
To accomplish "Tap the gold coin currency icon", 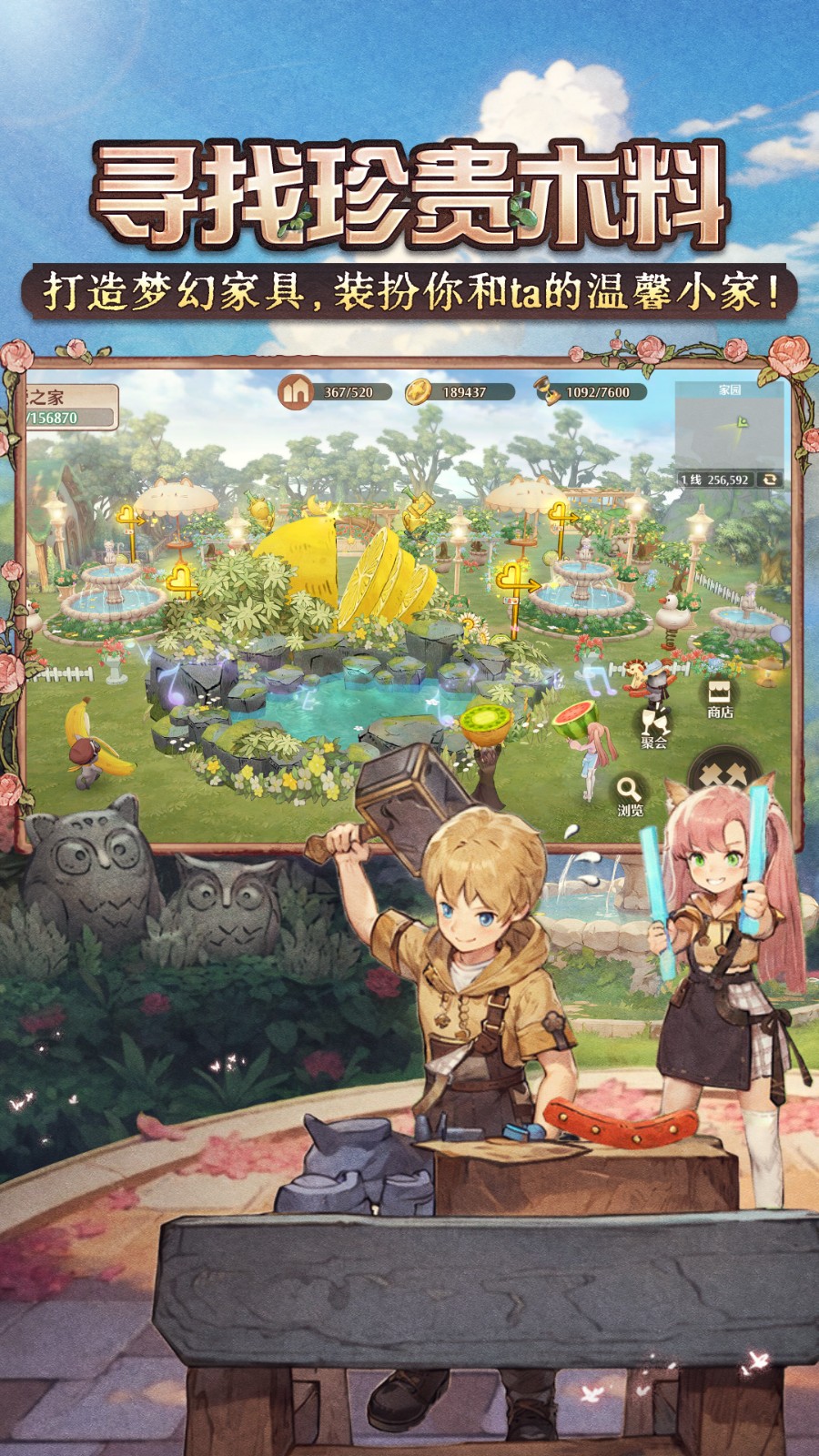I will 419,391.
